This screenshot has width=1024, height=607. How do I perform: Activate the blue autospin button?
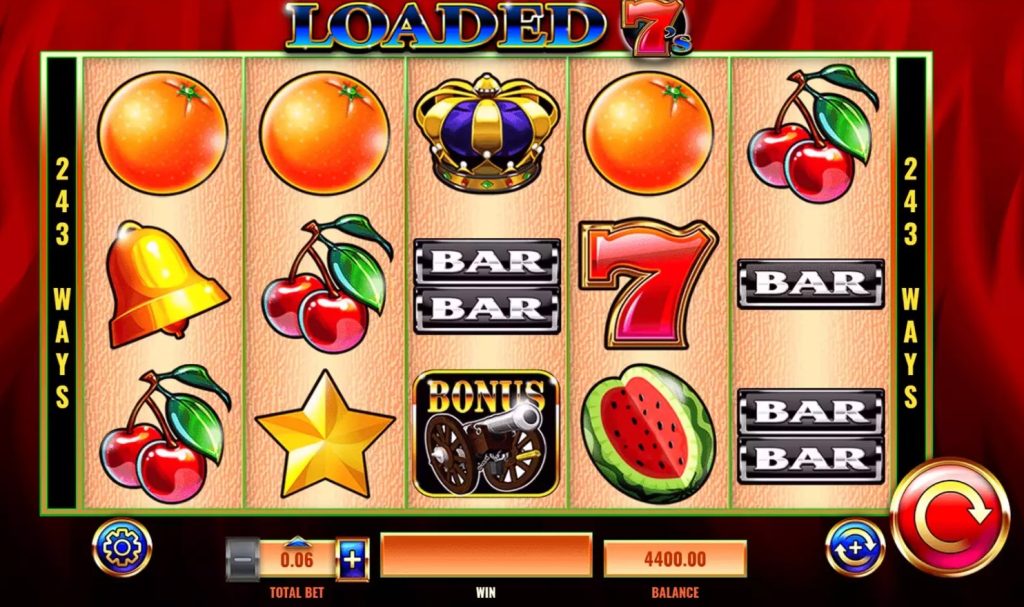click(855, 548)
